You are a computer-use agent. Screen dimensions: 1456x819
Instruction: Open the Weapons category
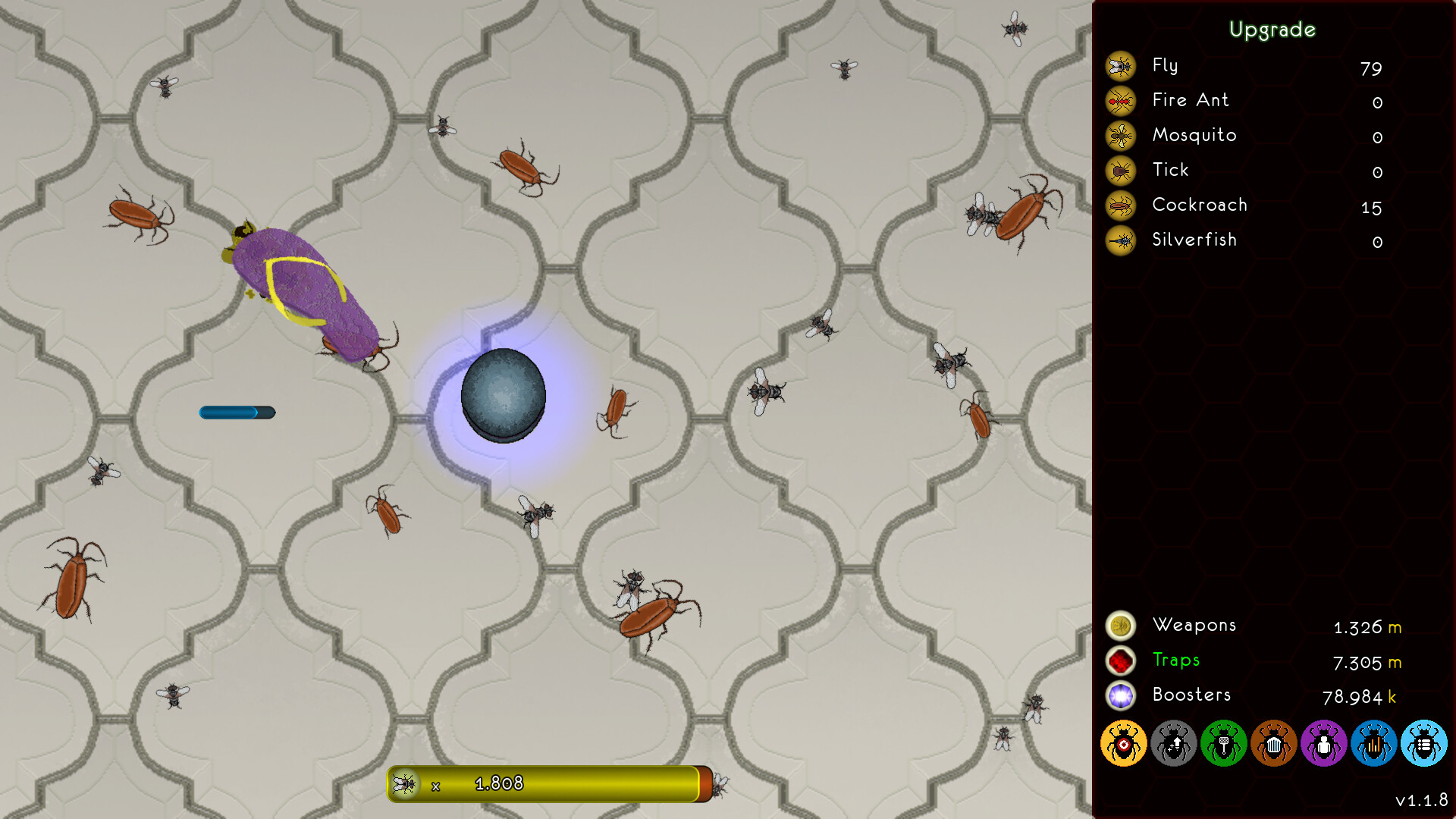coord(1195,626)
